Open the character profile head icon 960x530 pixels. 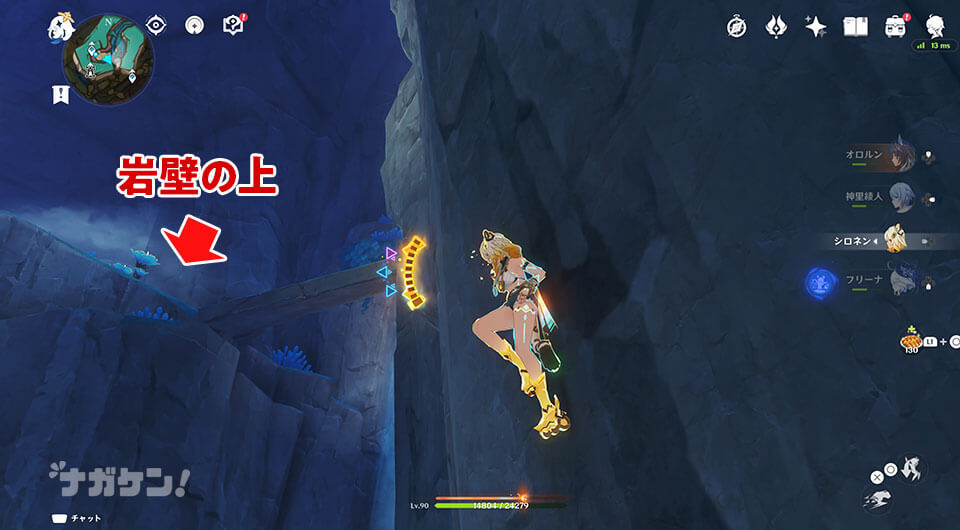(x=935, y=25)
